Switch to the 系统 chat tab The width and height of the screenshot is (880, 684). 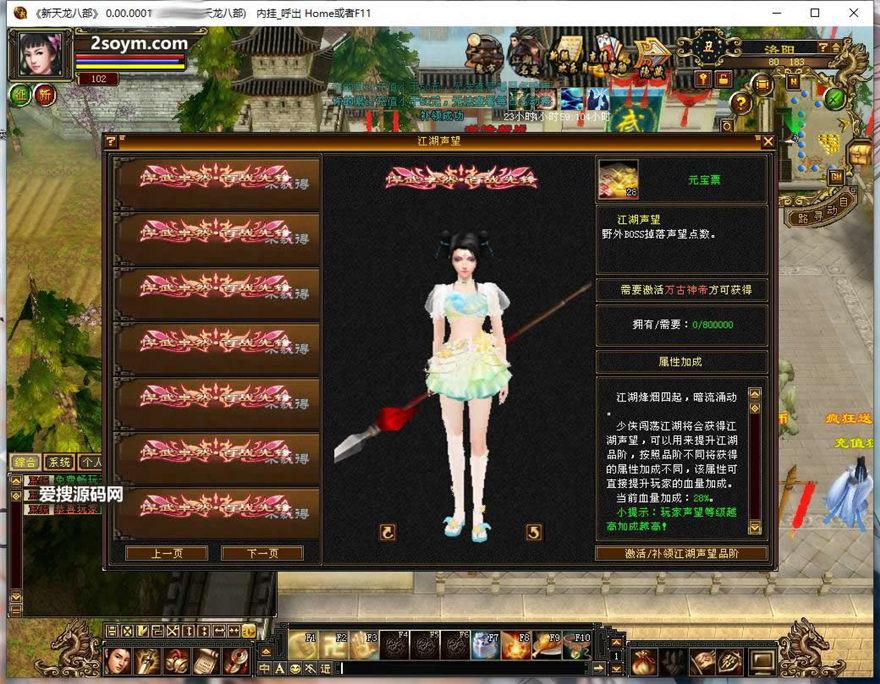coord(60,462)
